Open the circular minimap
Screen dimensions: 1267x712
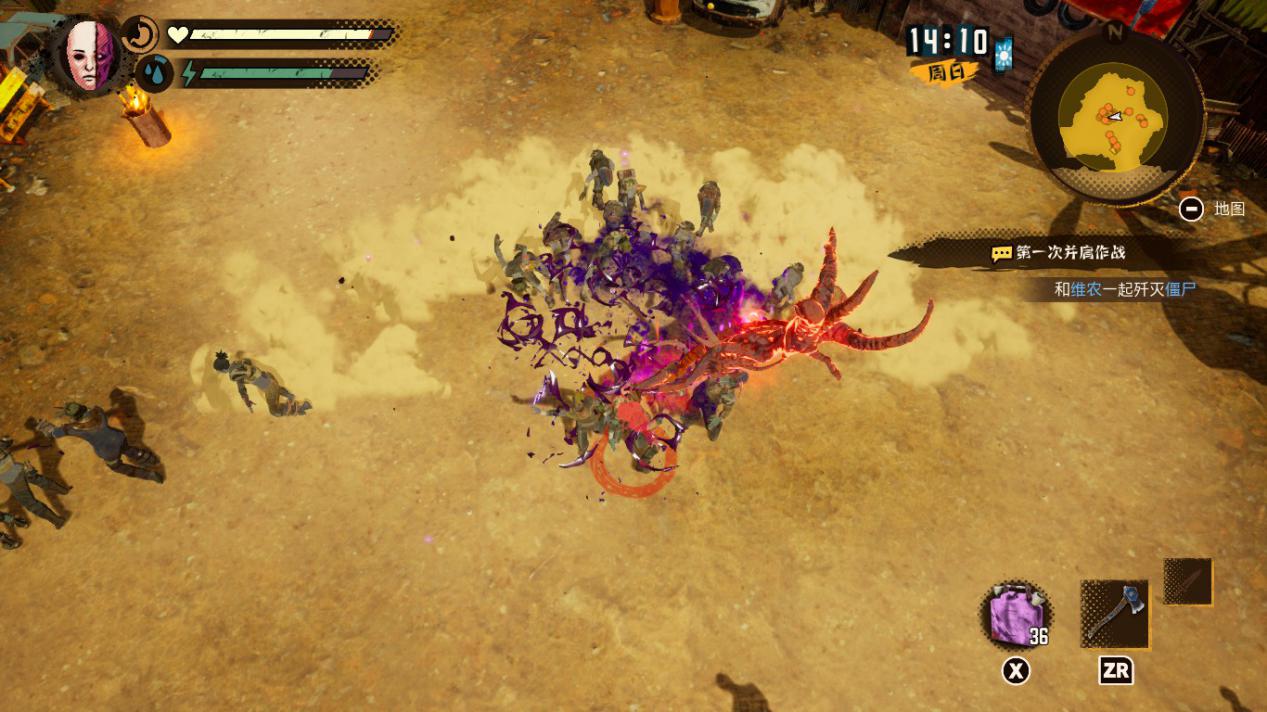pyautogui.click(x=1115, y=116)
